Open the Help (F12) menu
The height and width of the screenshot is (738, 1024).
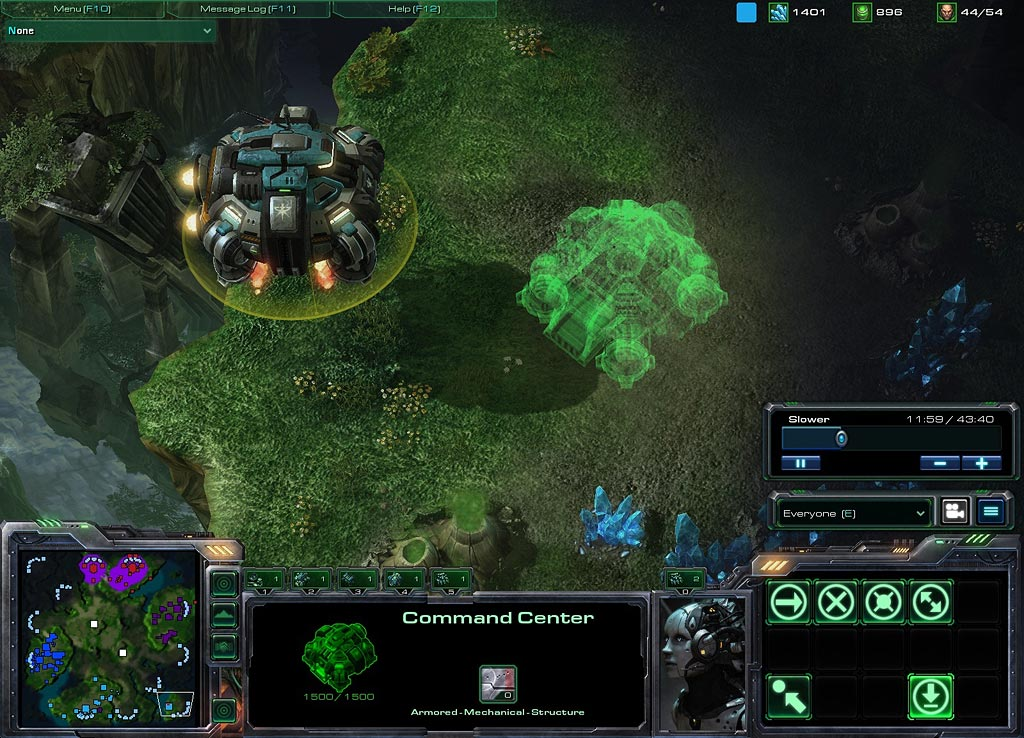[413, 9]
